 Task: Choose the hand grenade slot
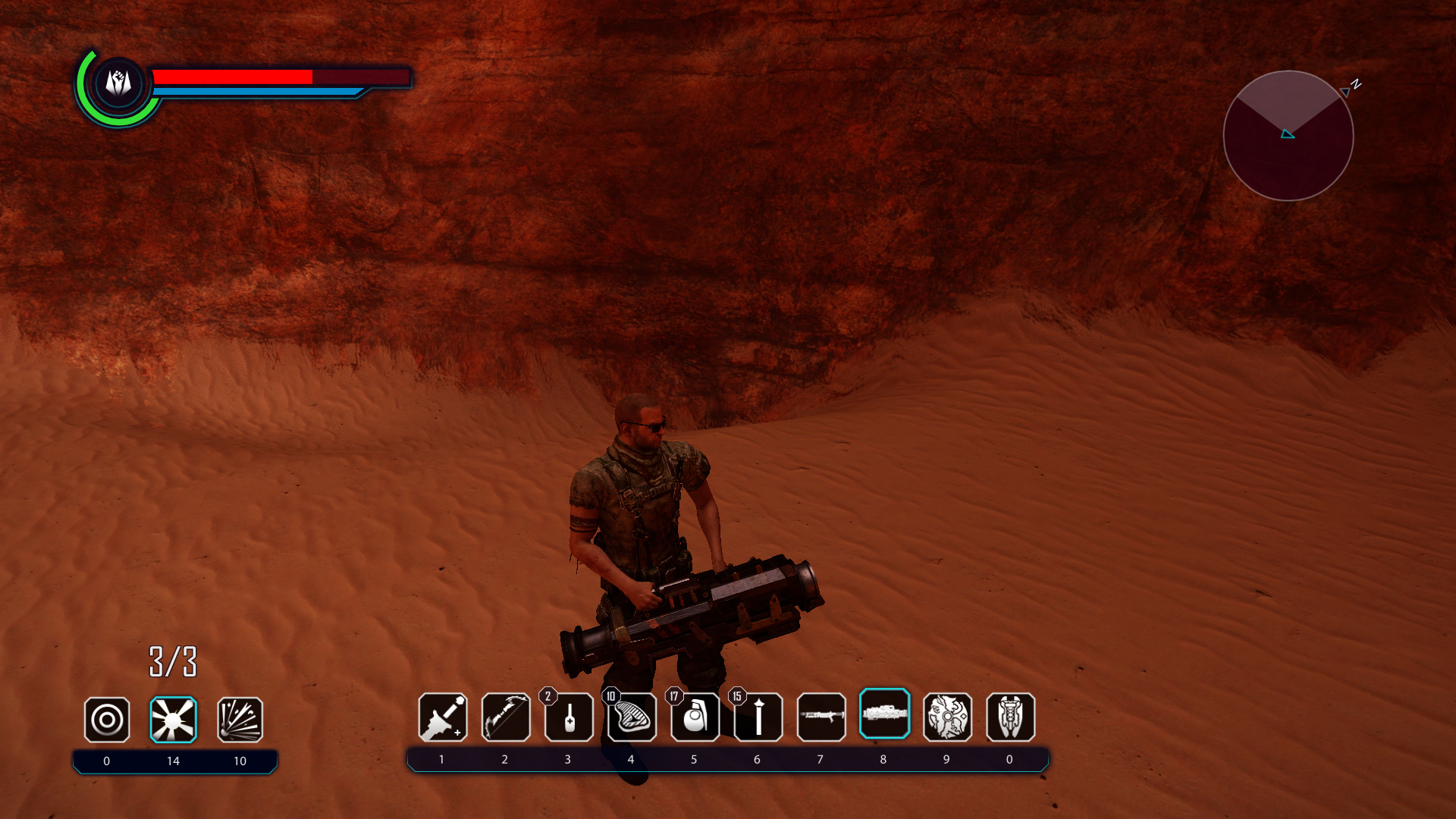pos(695,717)
